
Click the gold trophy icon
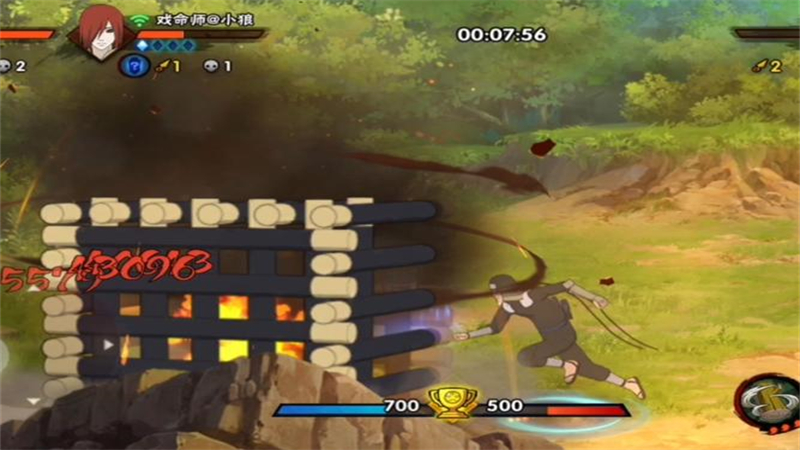click(450, 403)
